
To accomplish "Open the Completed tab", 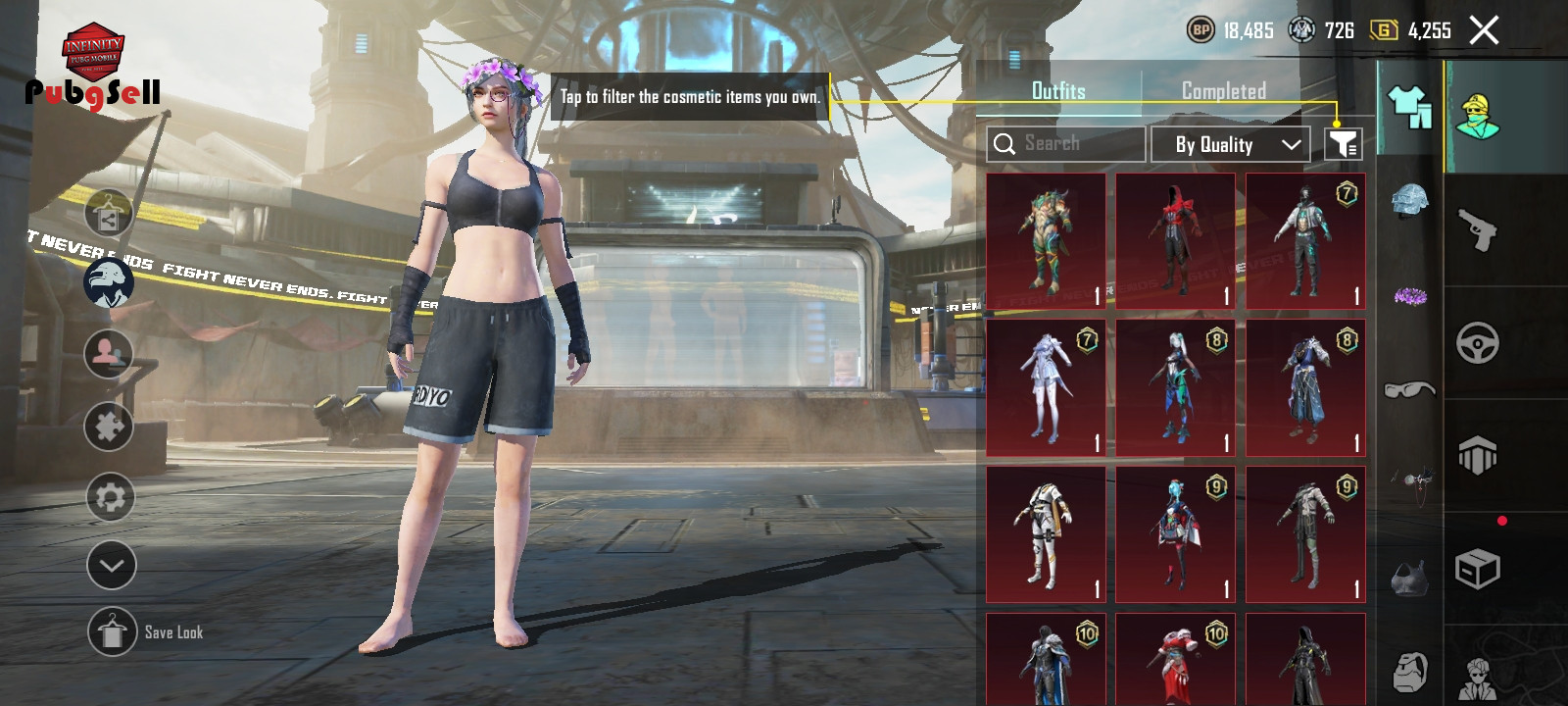I will tap(1223, 91).
